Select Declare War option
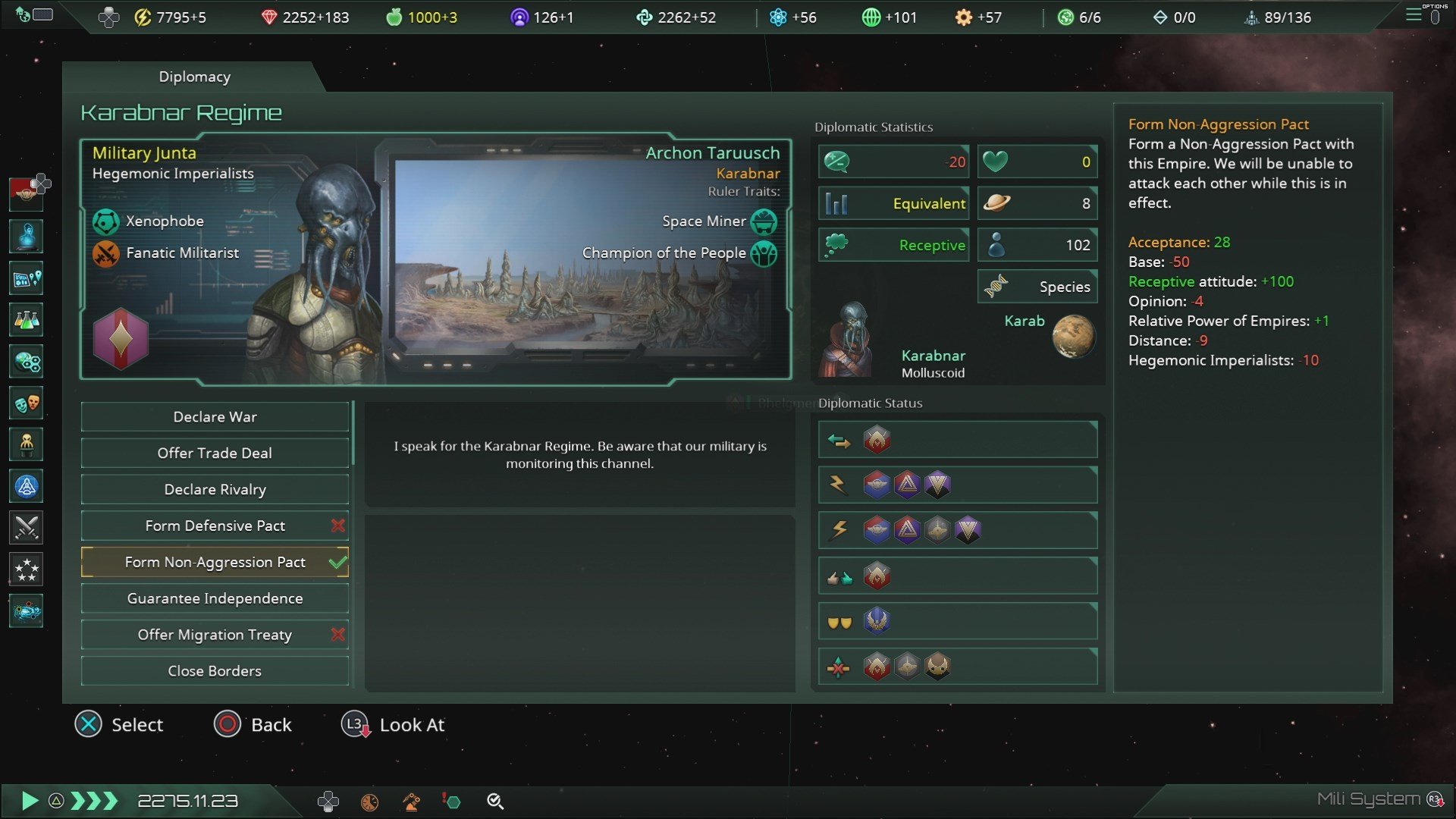Viewport: 1456px width, 819px height. (x=215, y=416)
